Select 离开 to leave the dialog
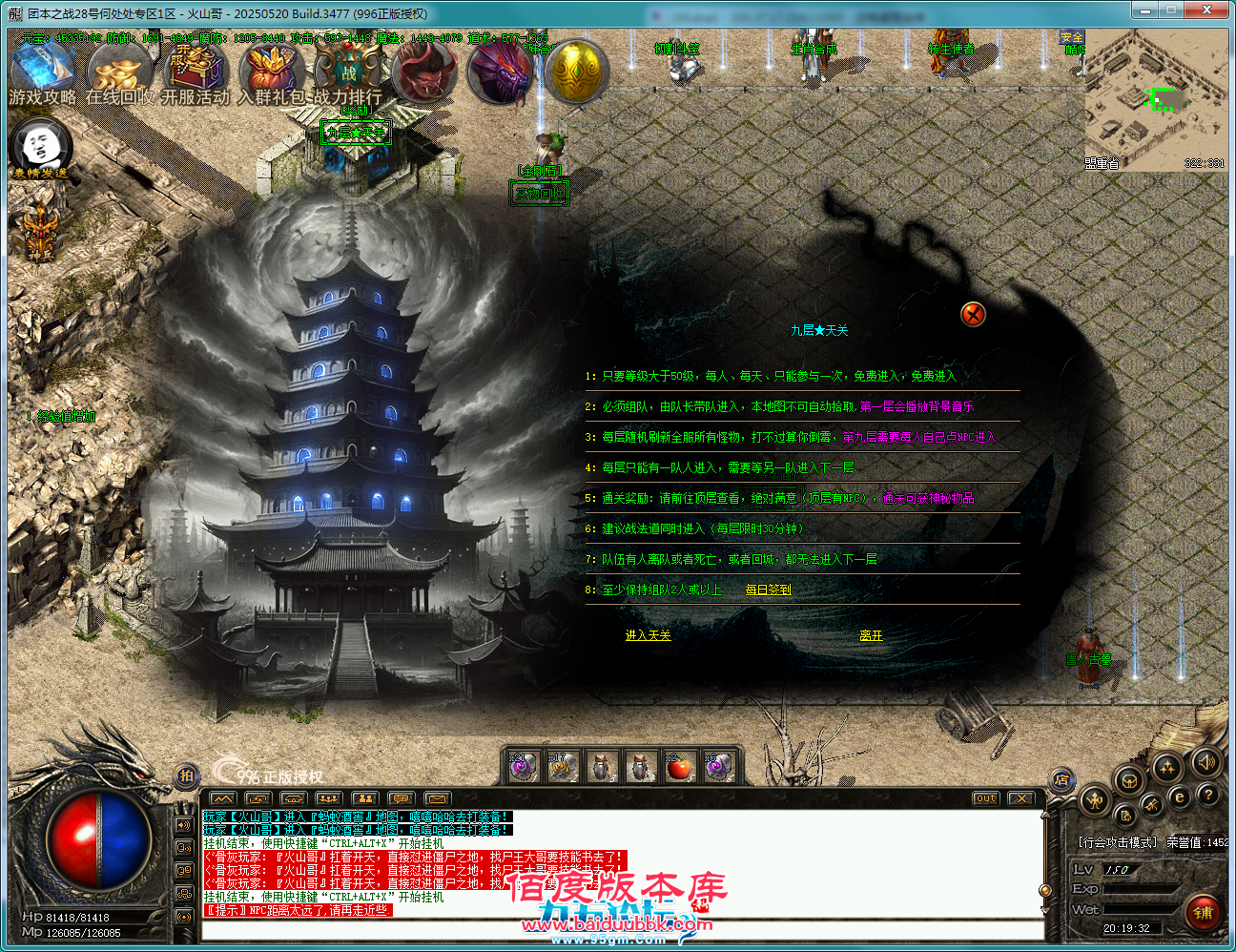1236x952 pixels. [x=871, y=635]
